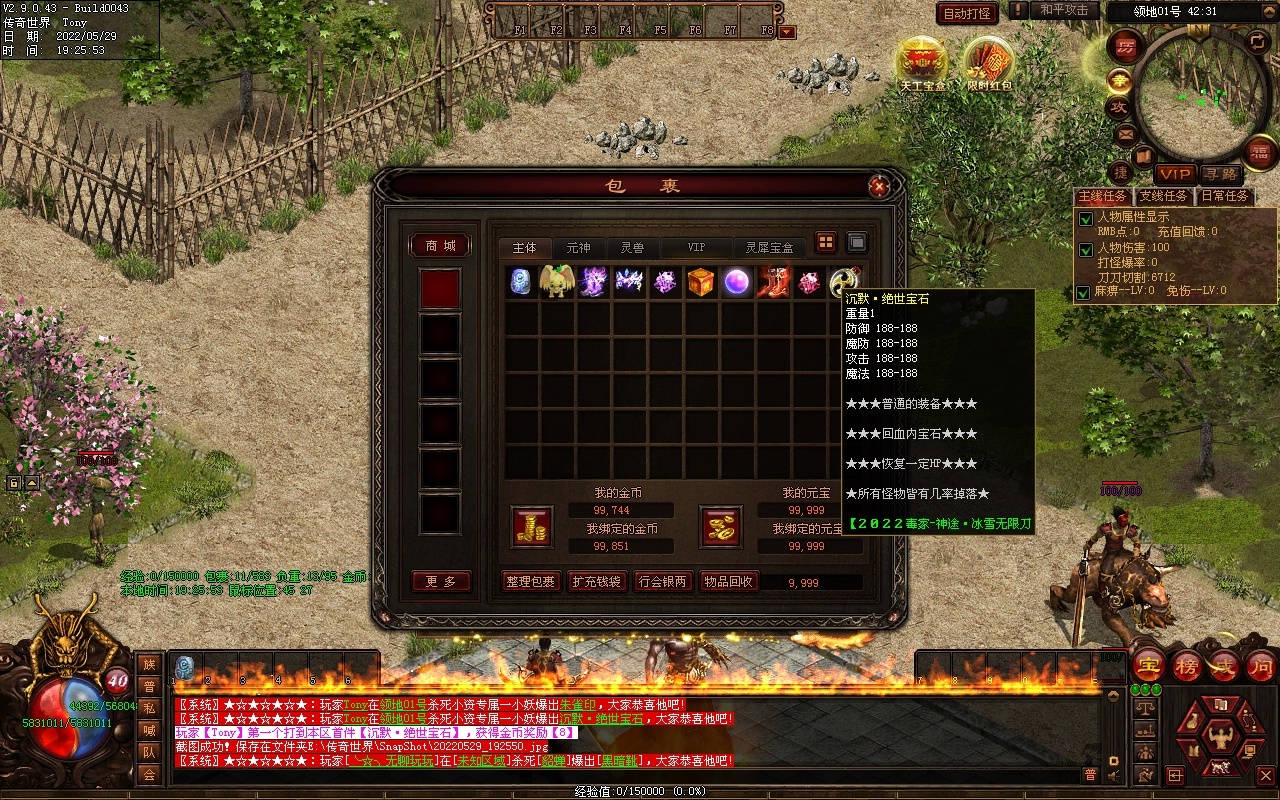Switch to the 灵兽 tab

(632, 248)
